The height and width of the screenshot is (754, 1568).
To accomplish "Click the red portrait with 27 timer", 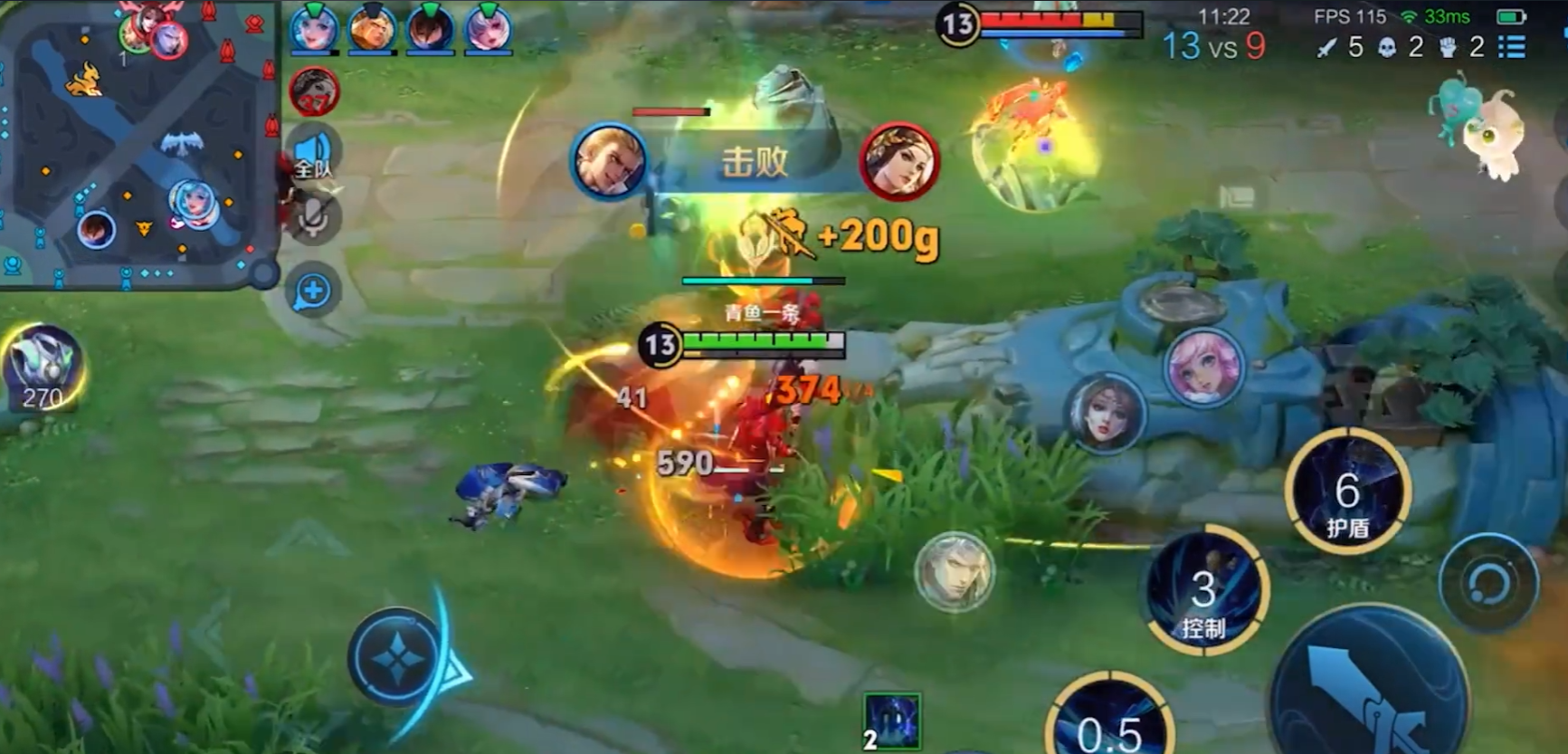I will coord(314,91).
